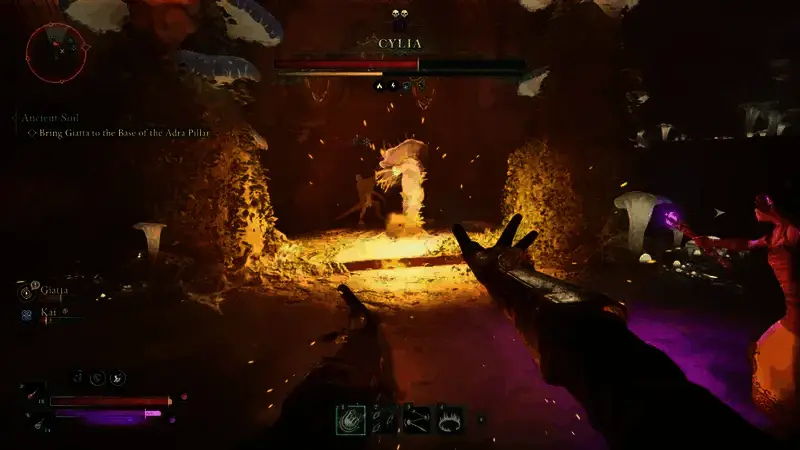The image size is (800, 450).
Task: Trigger the three-orb missile ability
Action: tap(416, 418)
